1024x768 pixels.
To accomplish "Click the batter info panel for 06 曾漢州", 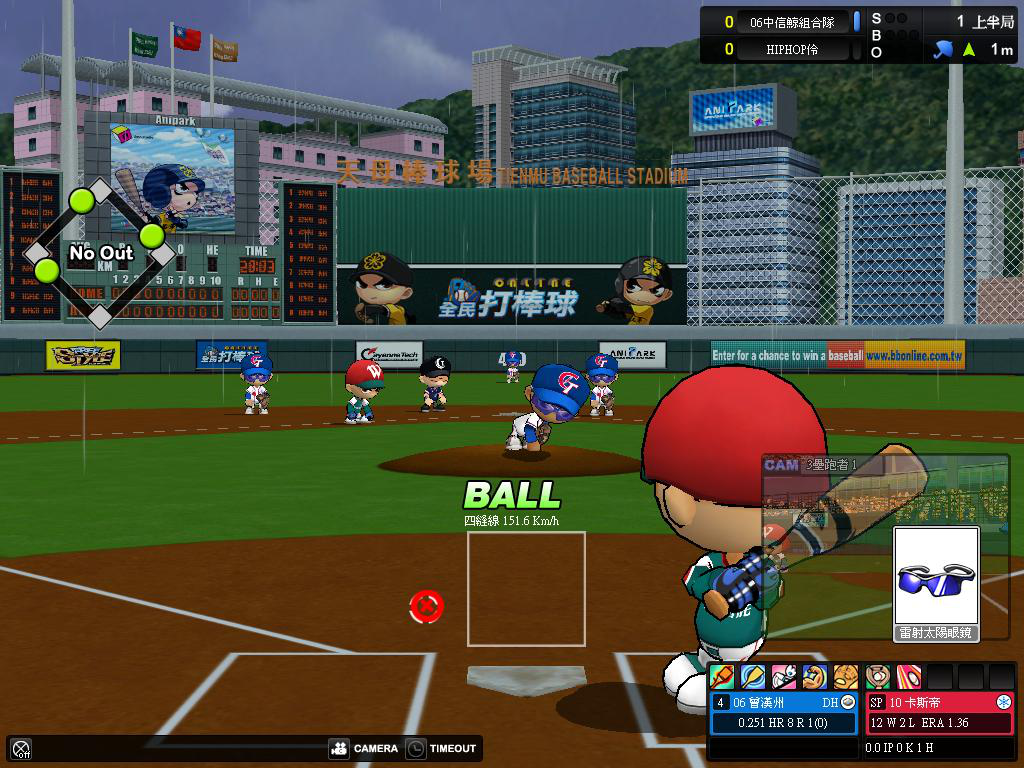I will click(x=784, y=713).
